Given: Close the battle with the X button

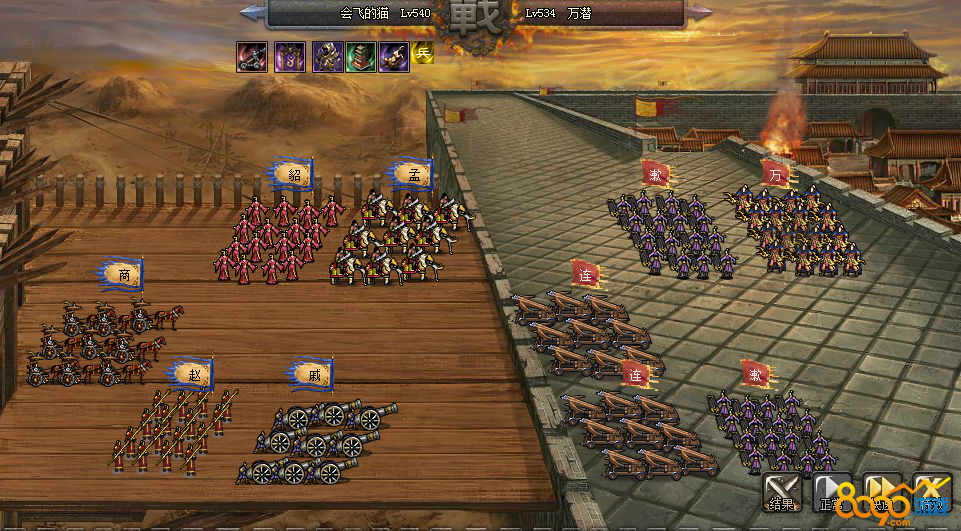Looking at the screenshot, I should (x=932, y=492).
